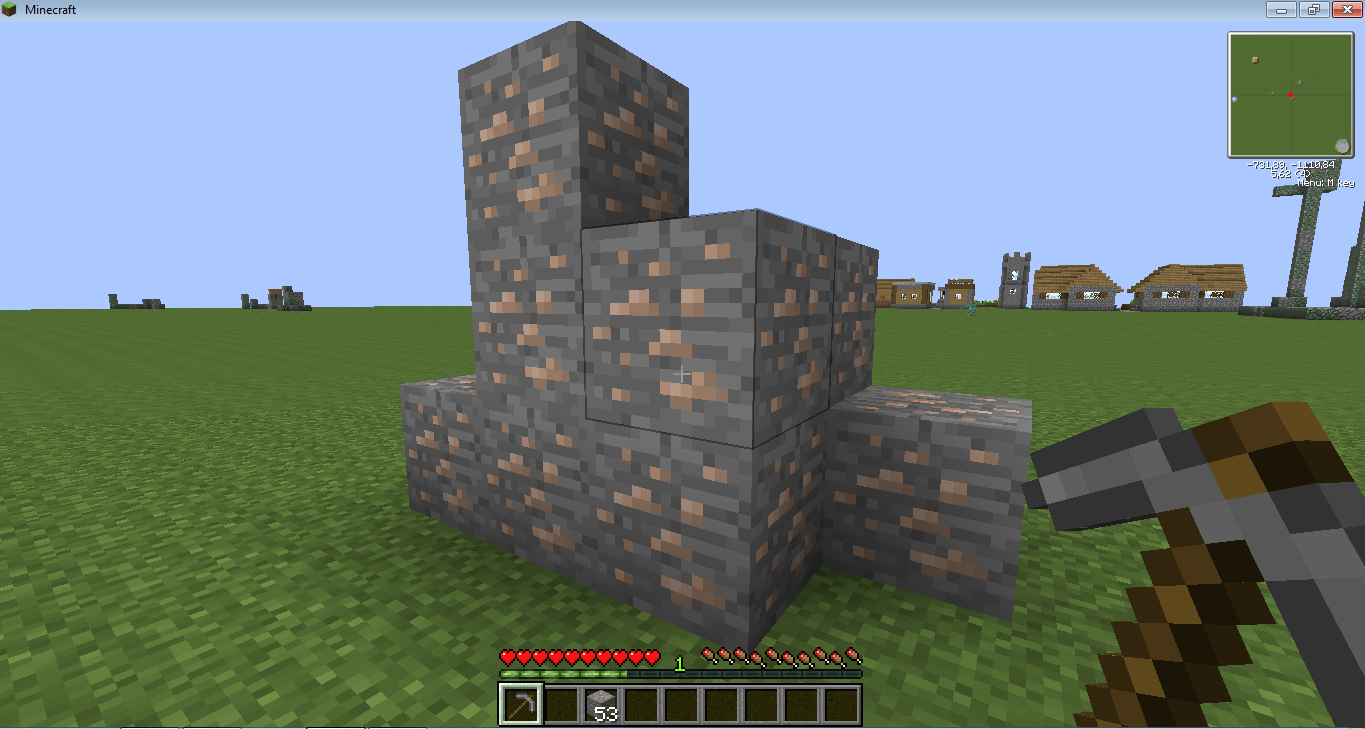Viewport: 1365px width, 729px height.
Task: Click the white marker on the minimap's left edge
Action: point(1234,98)
